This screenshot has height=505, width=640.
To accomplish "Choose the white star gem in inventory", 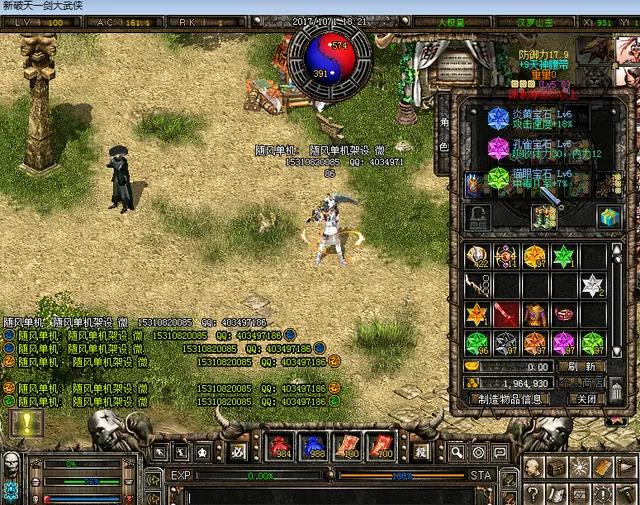I will 594,285.
